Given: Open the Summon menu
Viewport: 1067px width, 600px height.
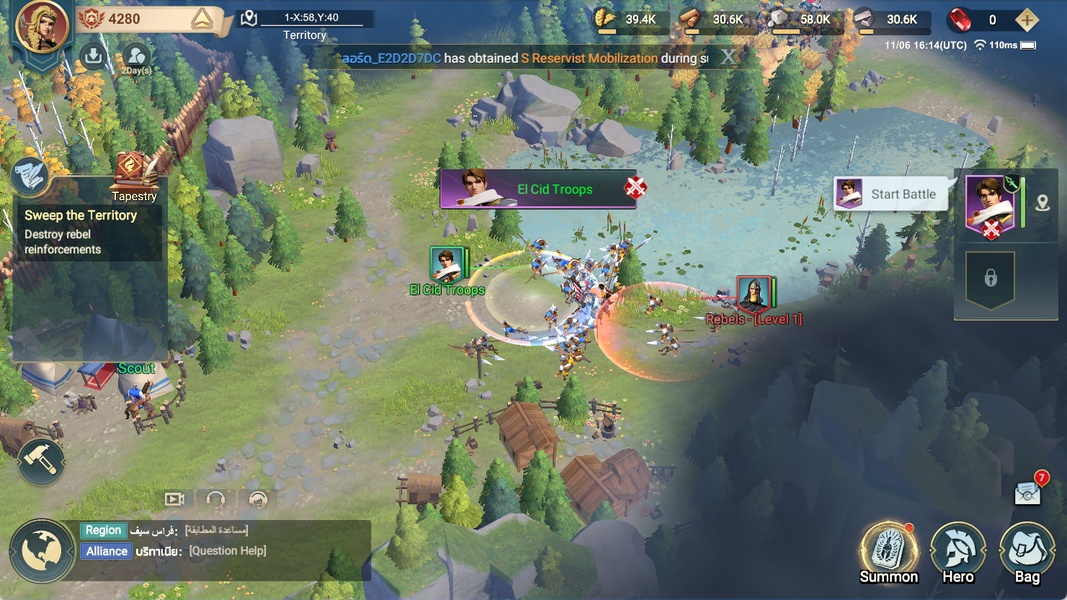Looking at the screenshot, I should 888,550.
